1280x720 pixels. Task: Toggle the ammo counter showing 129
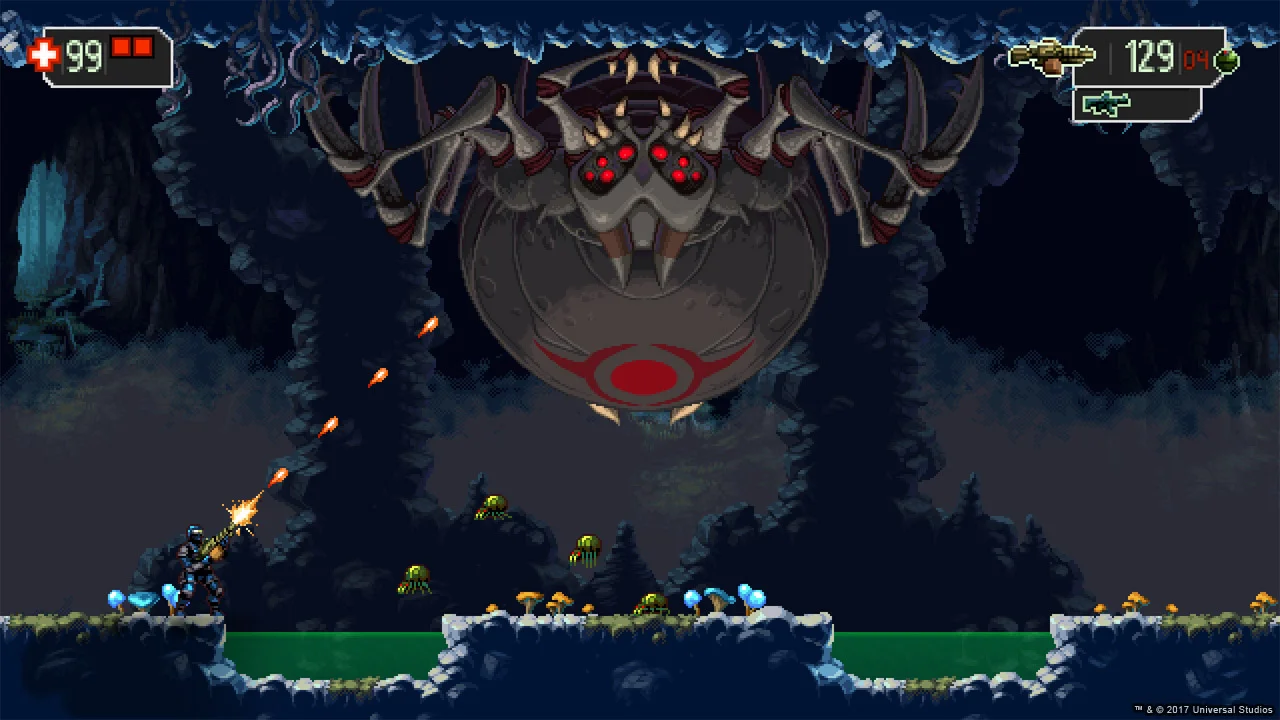point(1150,58)
